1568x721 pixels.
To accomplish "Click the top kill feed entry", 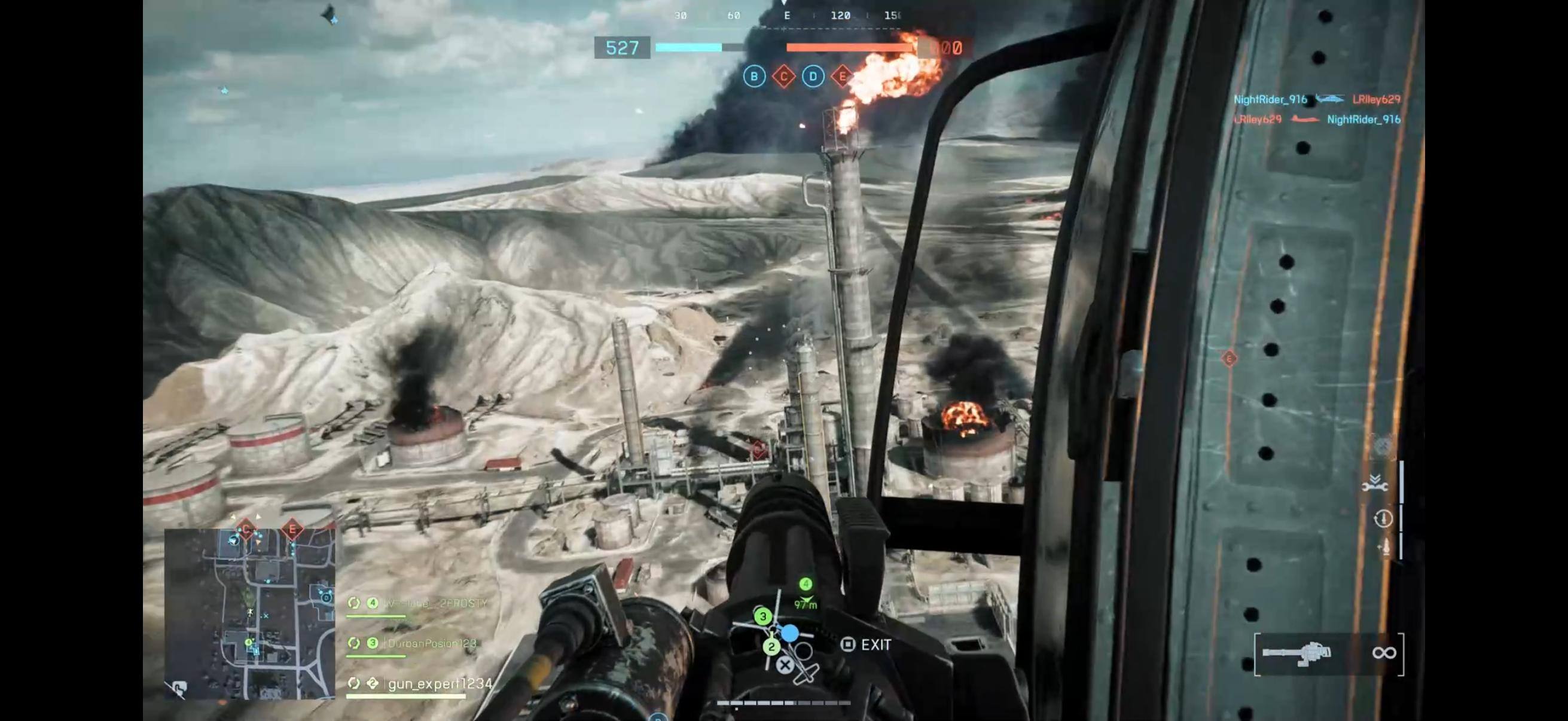I will [1317, 99].
